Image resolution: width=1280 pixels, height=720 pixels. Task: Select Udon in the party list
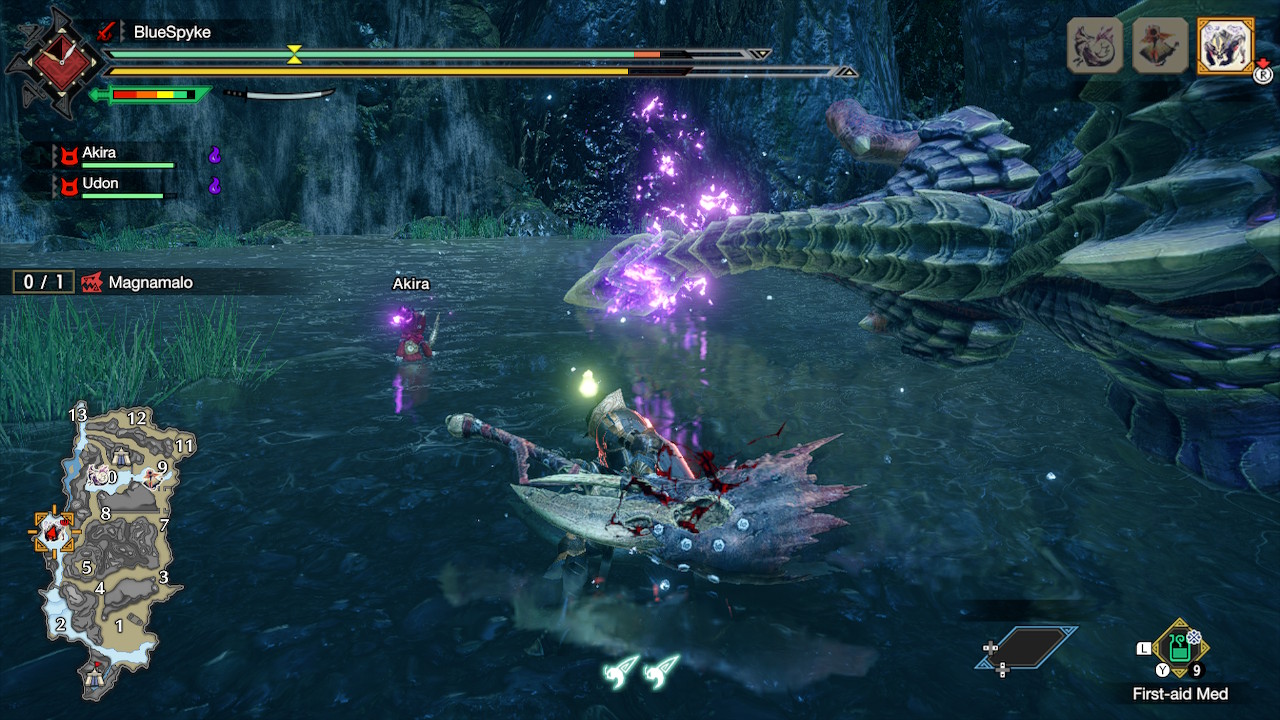click(99, 185)
